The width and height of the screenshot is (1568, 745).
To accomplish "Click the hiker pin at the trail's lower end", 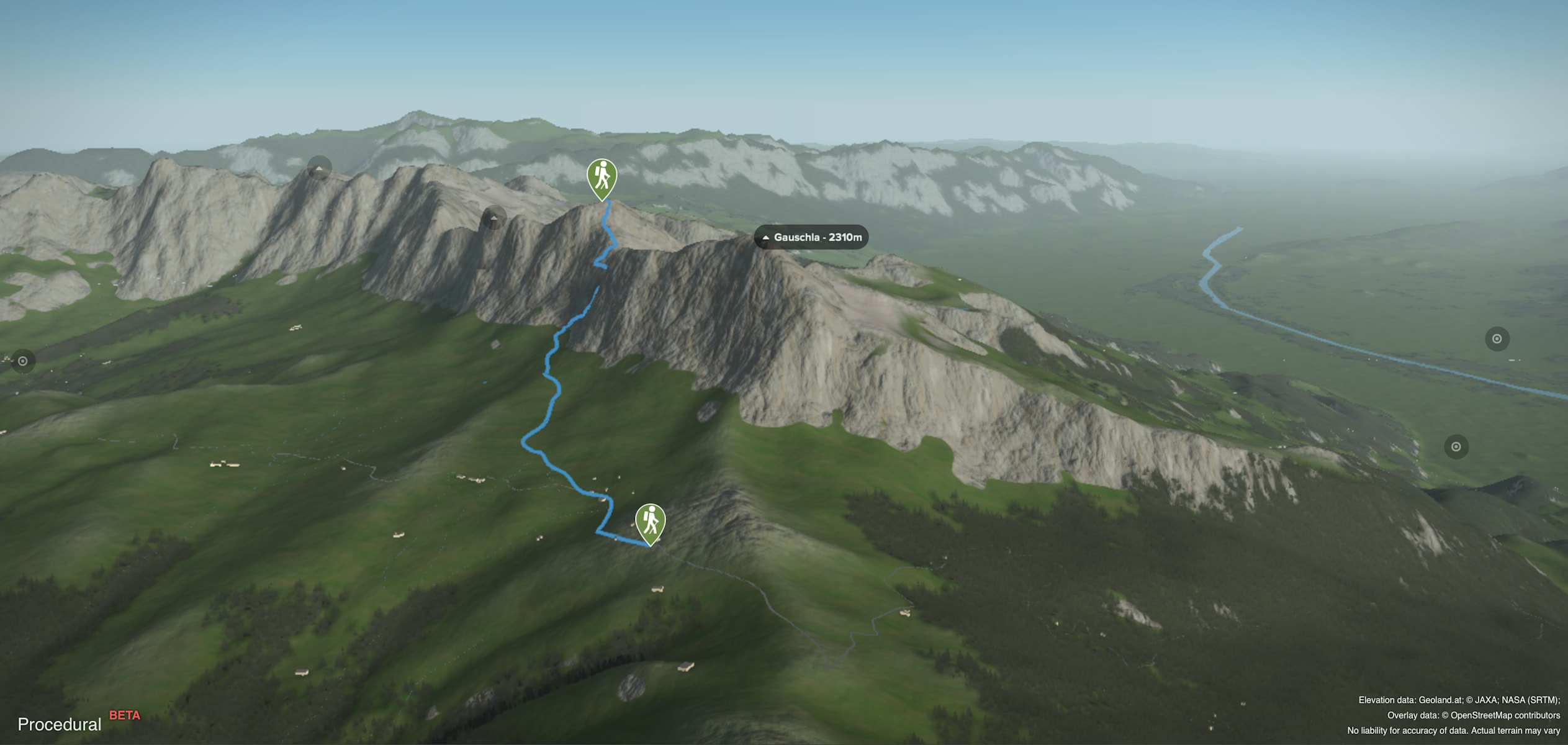I will coord(650,522).
